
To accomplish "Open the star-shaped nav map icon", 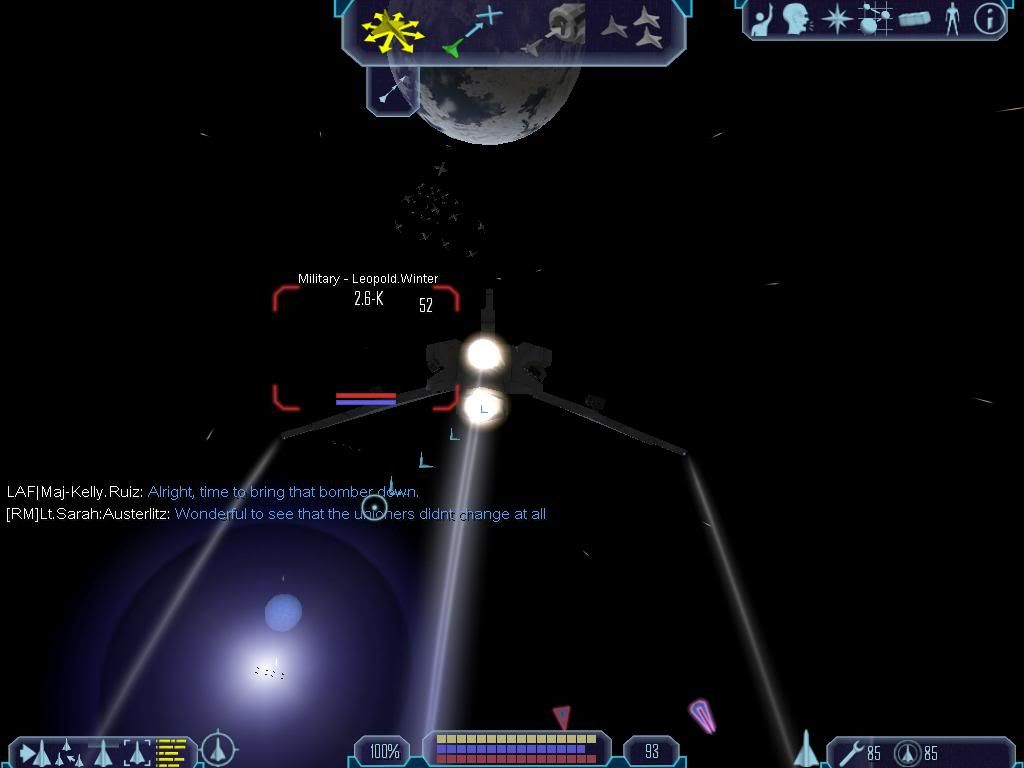I will (836, 19).
